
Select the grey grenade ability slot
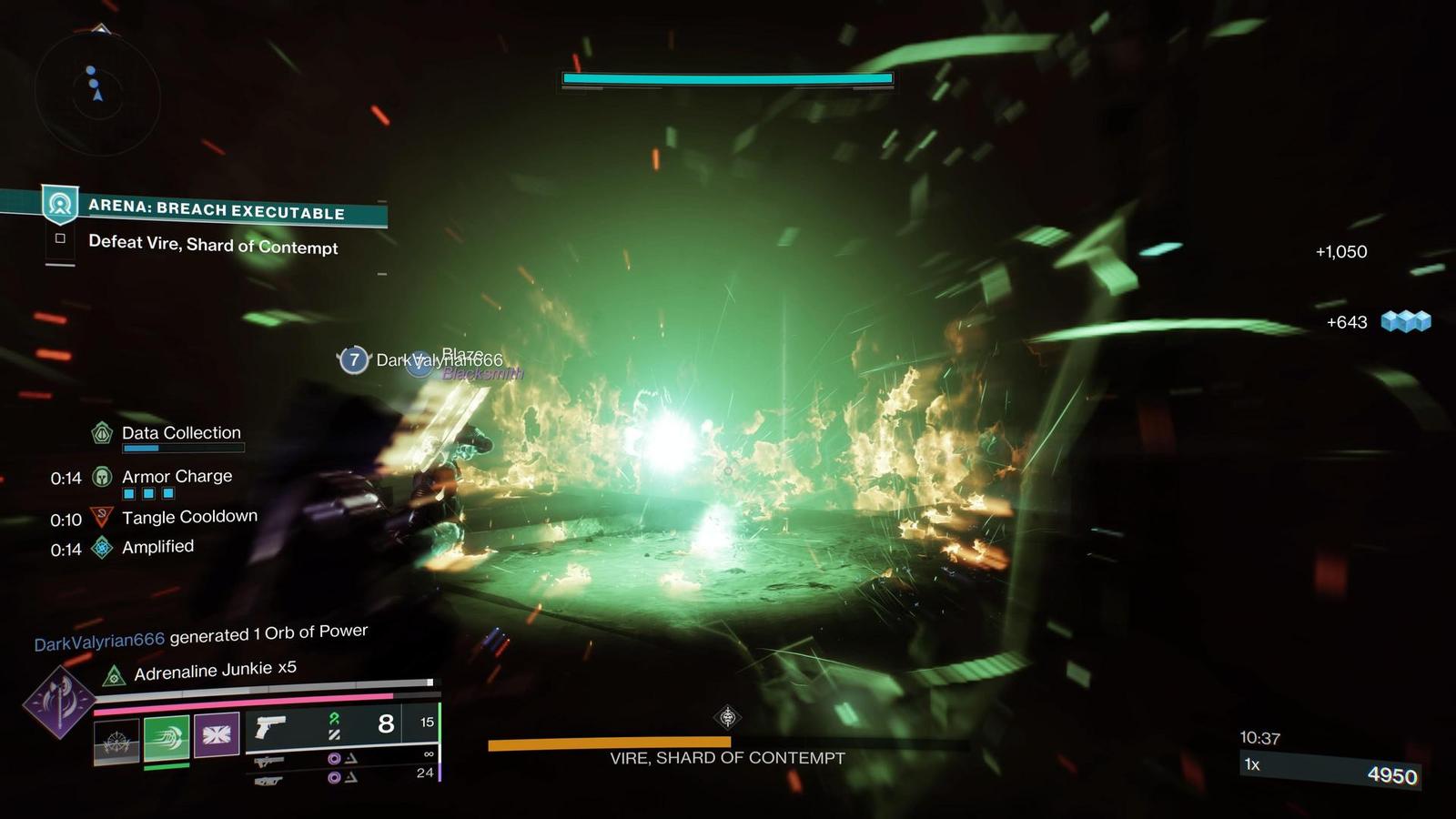(116, 741)
